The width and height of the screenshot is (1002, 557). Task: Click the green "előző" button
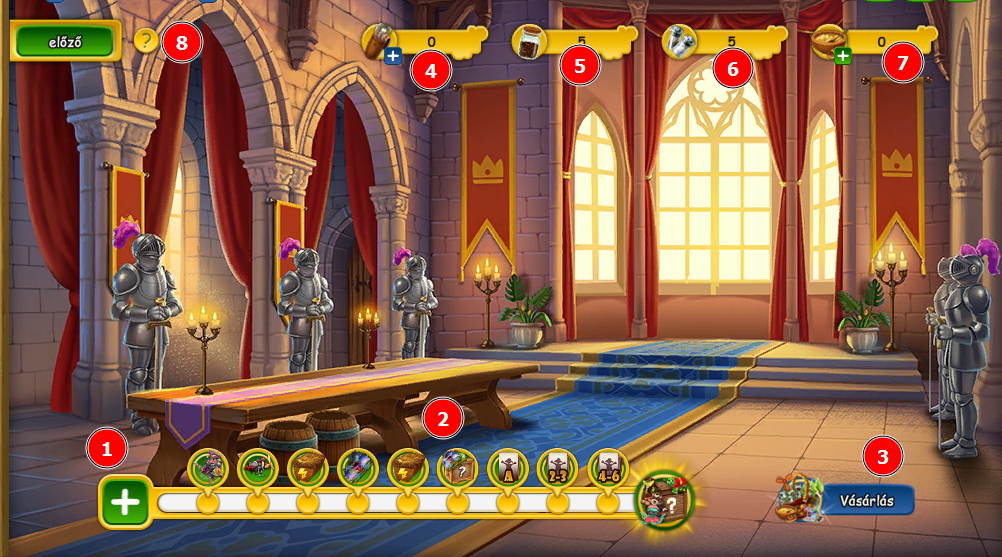click(x=65, y=41)
